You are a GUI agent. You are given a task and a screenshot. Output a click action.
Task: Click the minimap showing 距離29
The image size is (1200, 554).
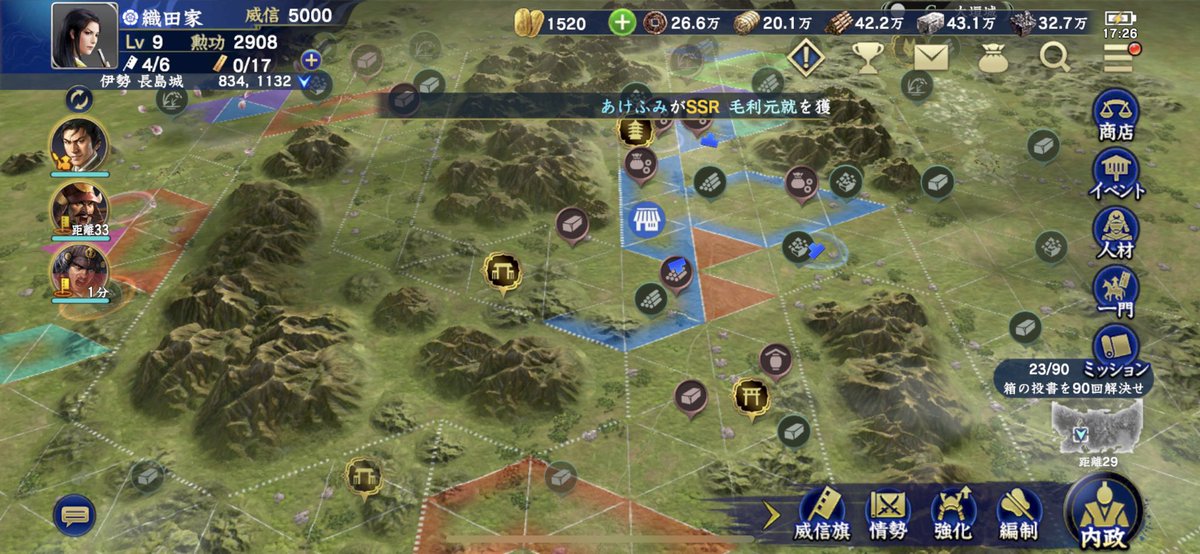pos(1096,430)
